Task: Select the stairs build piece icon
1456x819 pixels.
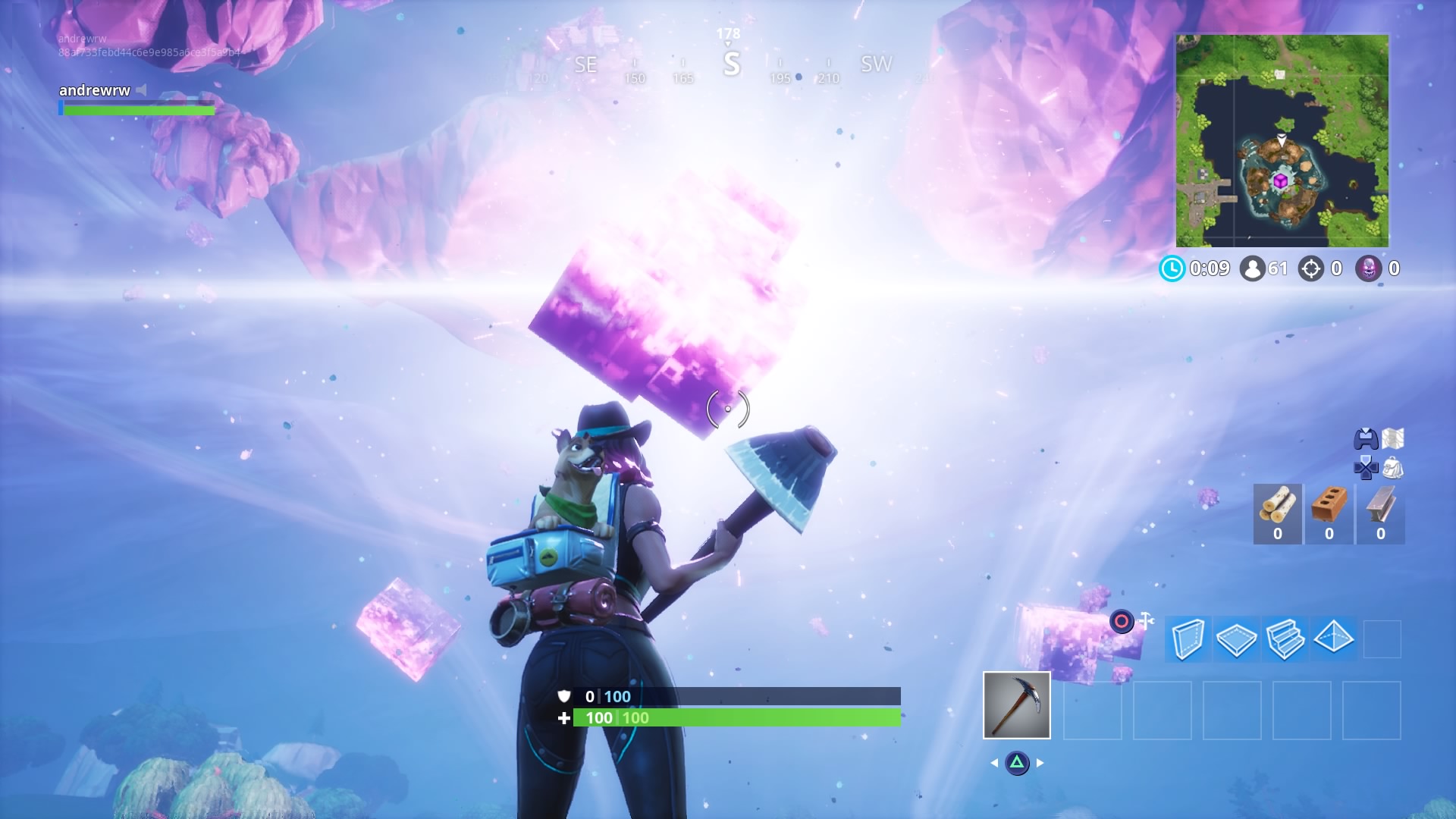Action: 1285,639
